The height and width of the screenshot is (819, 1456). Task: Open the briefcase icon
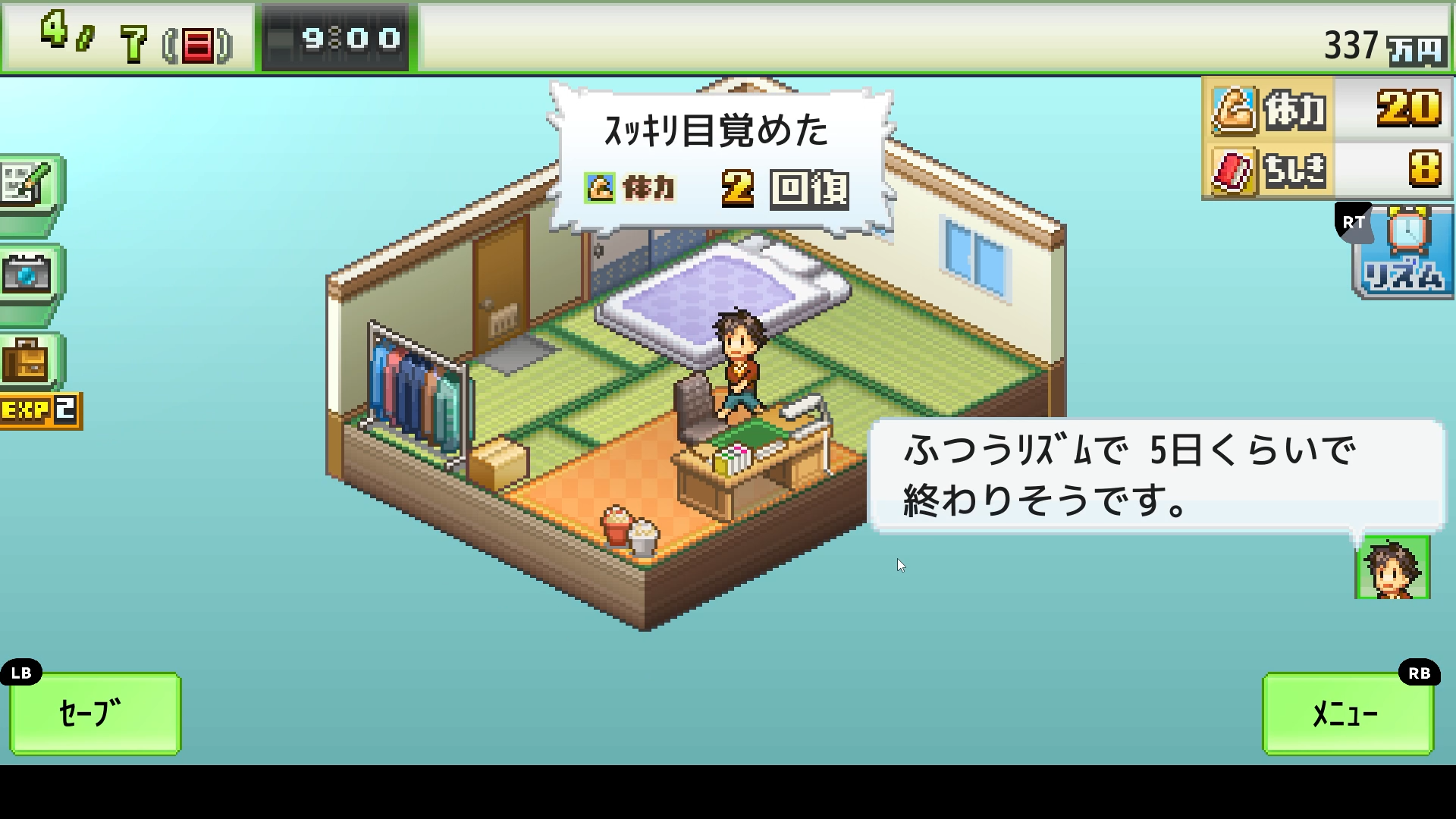point(29,361)
